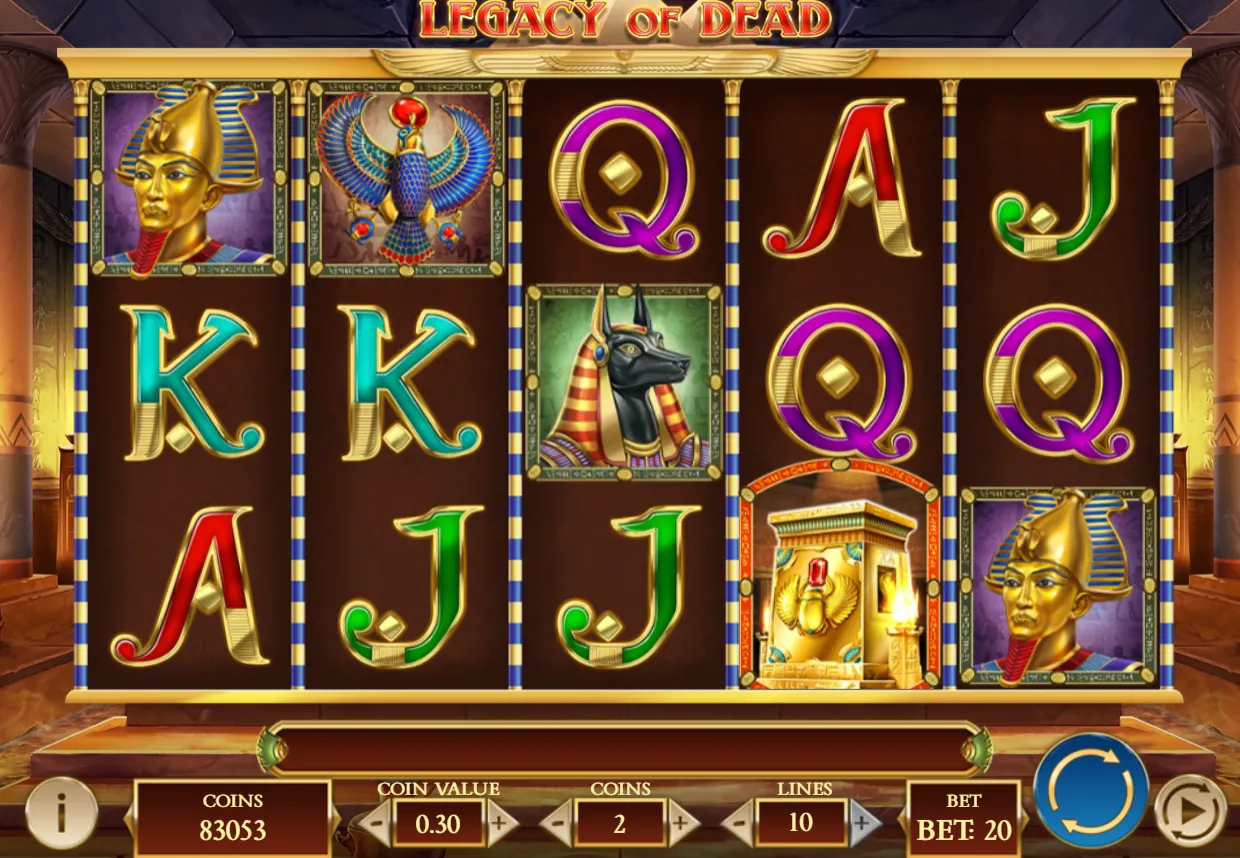Lower the number of lines
The width and height of the screenshot is (1240, 858).
click(738, 824)
